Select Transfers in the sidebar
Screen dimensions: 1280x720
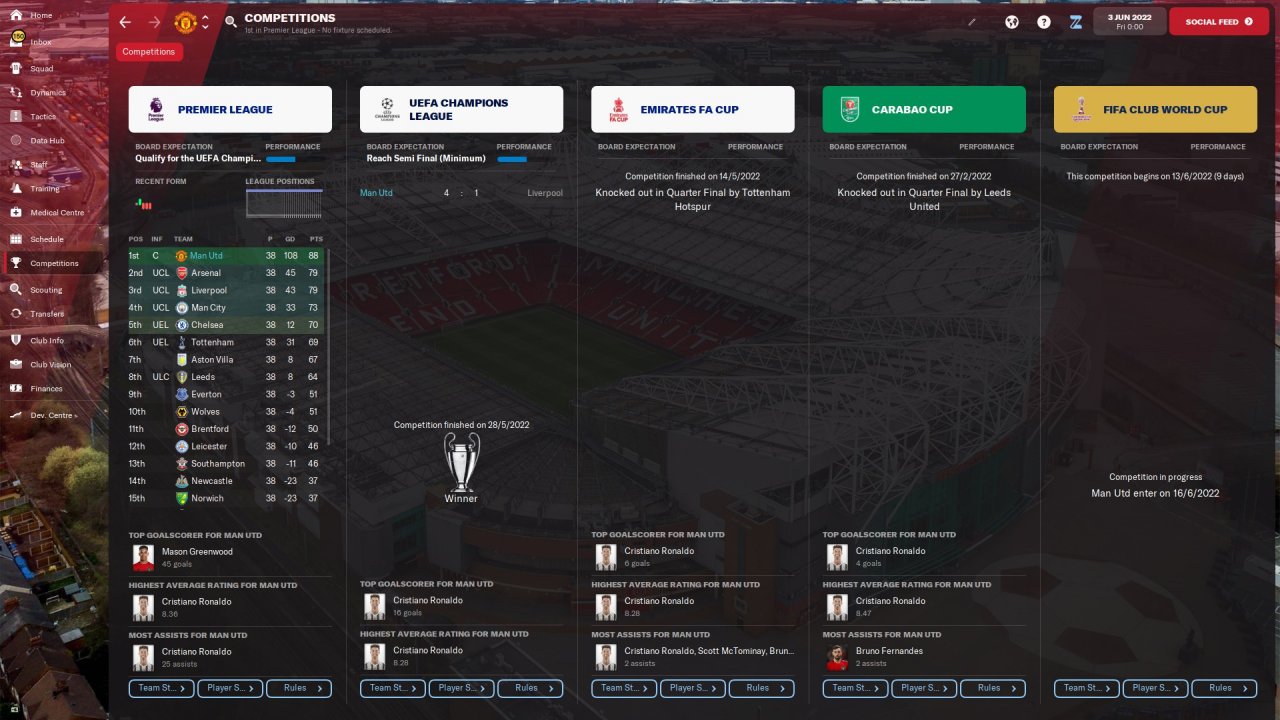tap(46, 314)
